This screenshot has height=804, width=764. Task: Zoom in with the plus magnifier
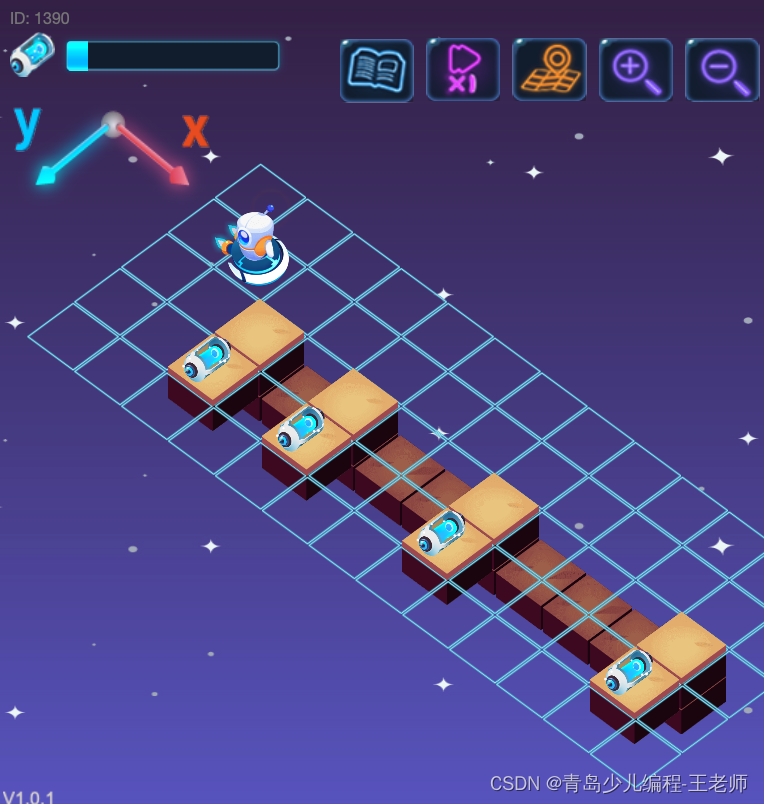coord(636,70)
